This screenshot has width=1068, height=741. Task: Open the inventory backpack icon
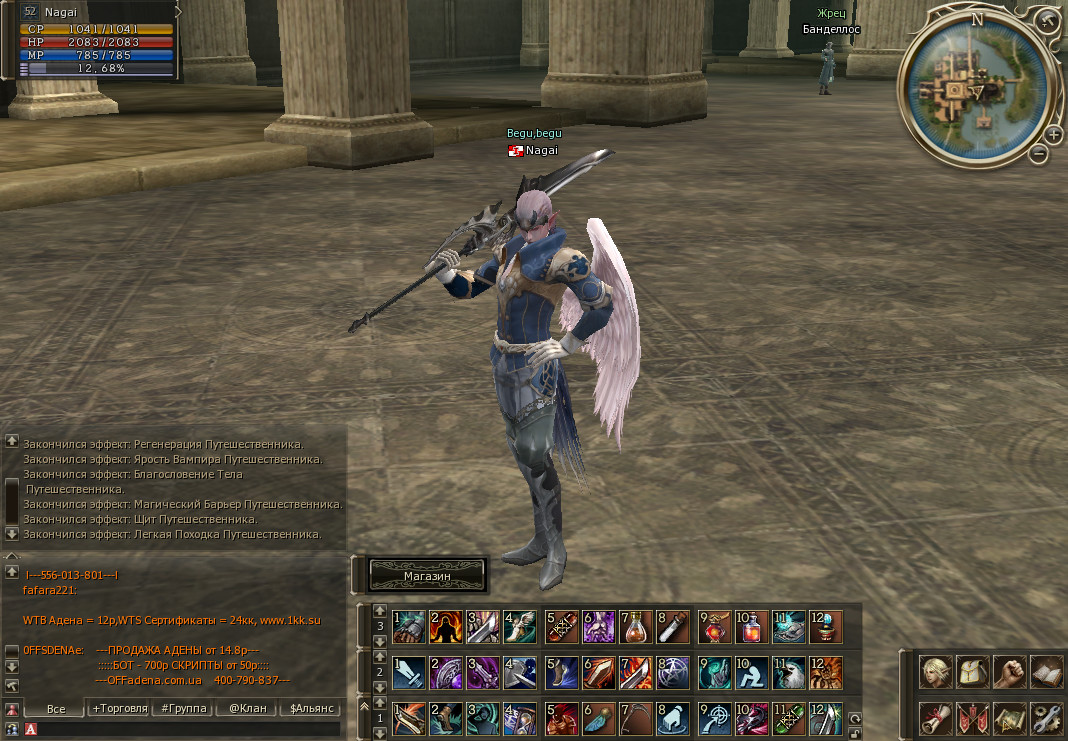pyautogui.click(x=973, y=671)
